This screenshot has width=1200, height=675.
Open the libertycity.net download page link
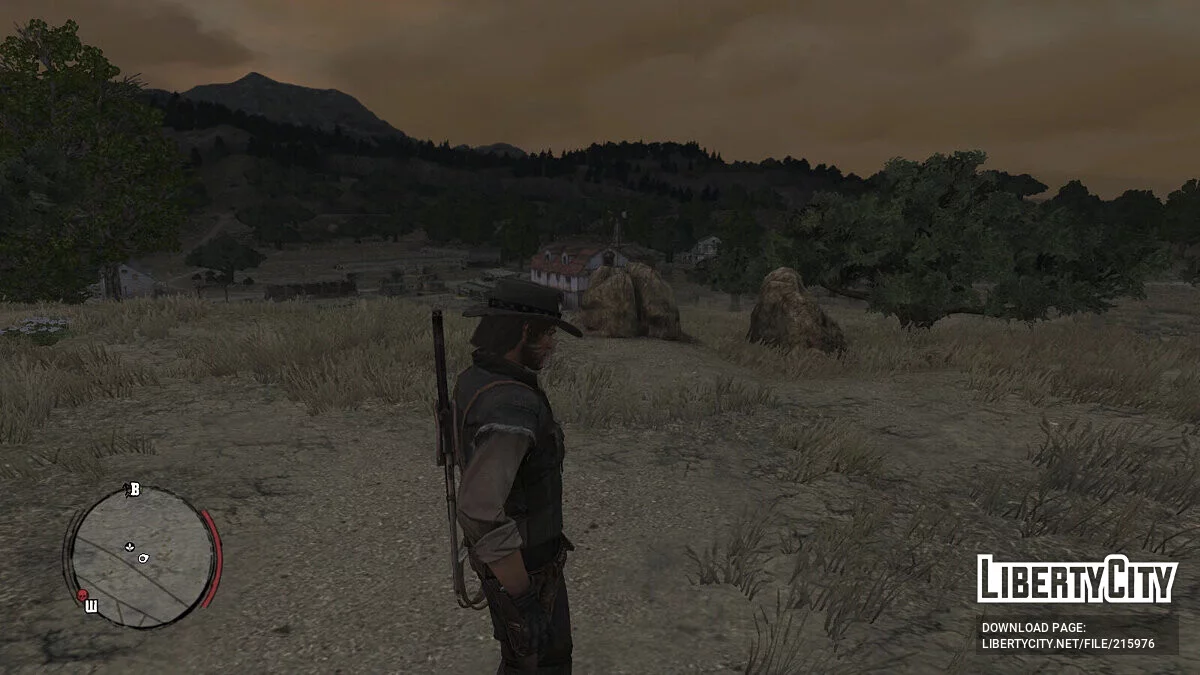(x=1068, y=643)
